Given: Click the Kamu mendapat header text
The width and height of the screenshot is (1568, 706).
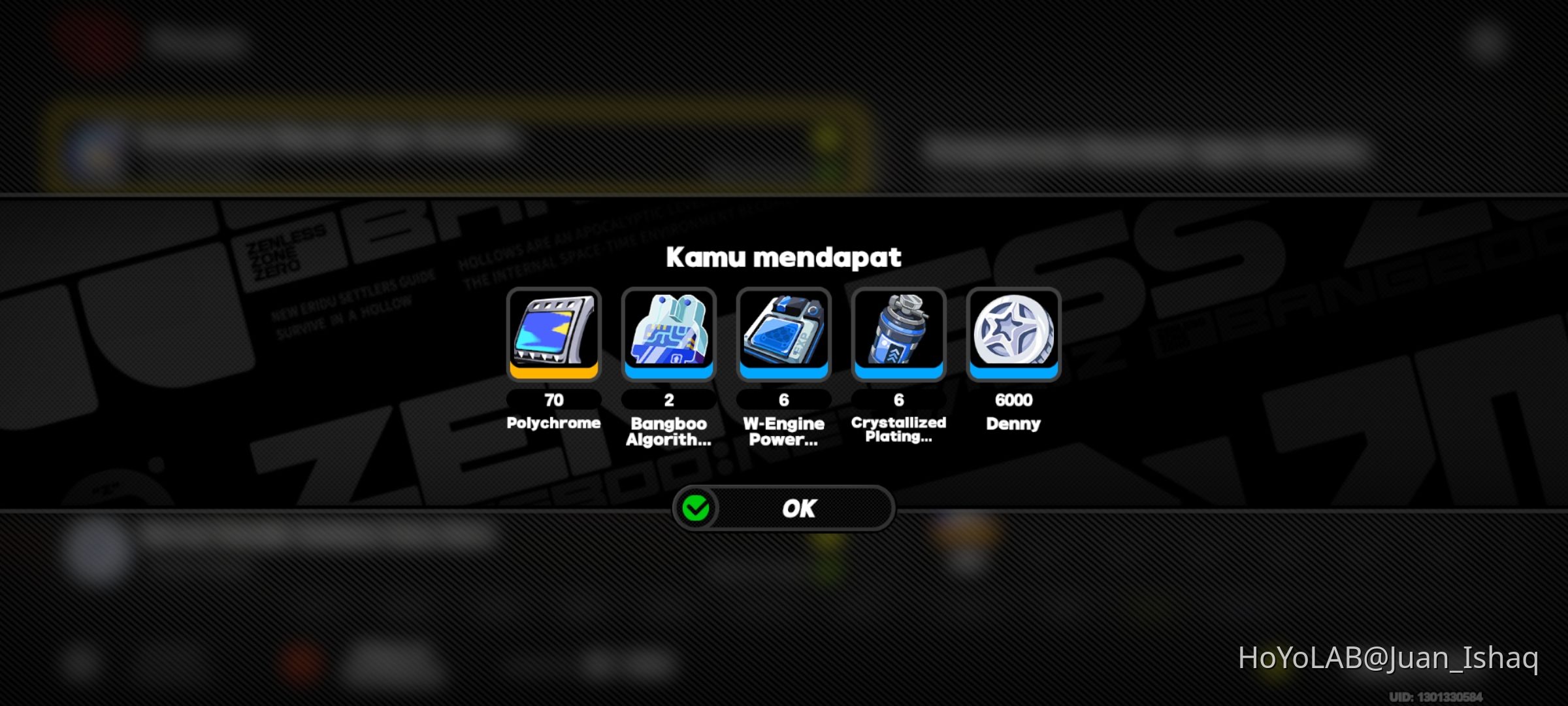Looking at the screenshot, I should coord(783,257).
